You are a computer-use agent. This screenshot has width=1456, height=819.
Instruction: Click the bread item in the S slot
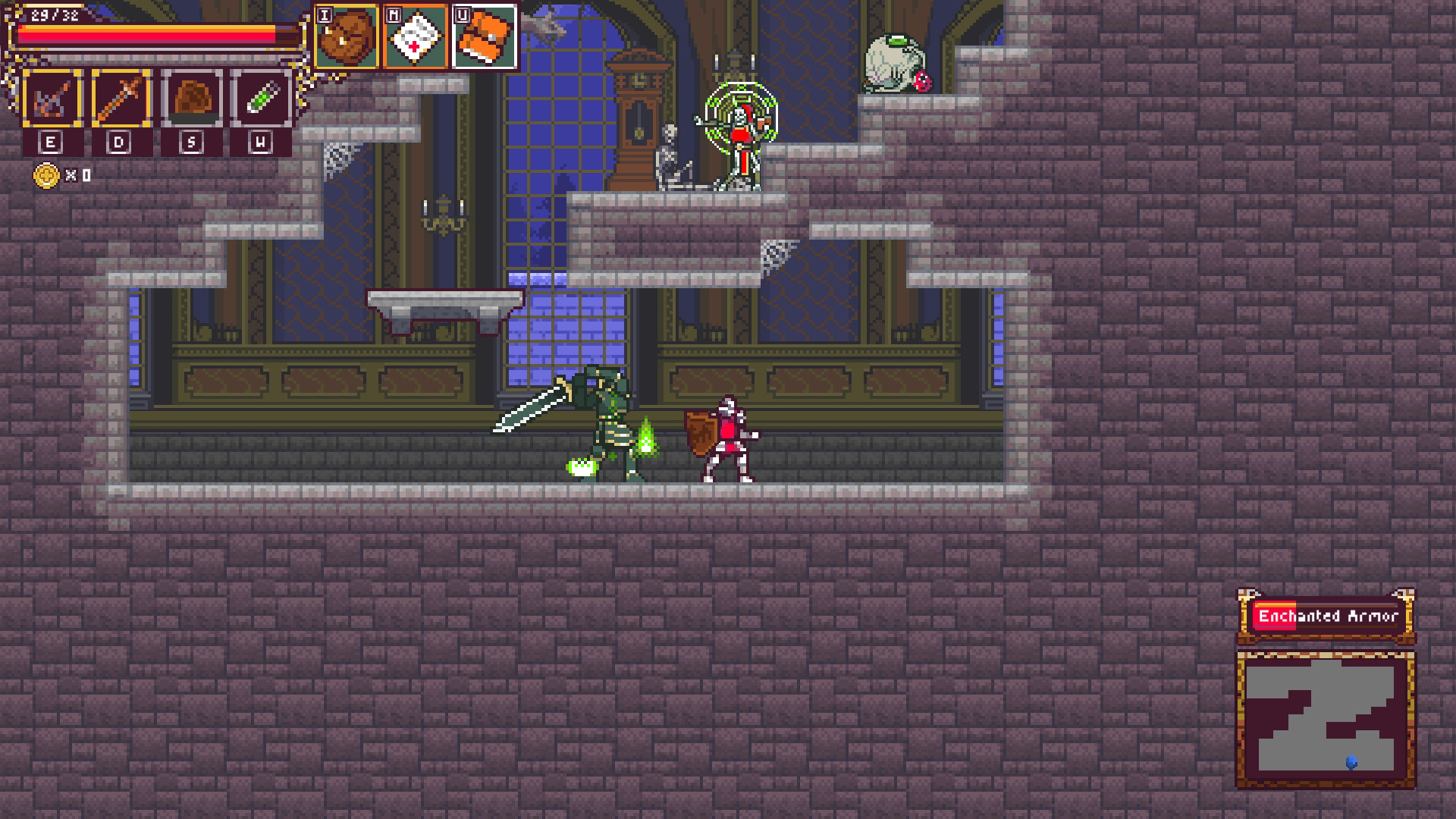point(192,99)
